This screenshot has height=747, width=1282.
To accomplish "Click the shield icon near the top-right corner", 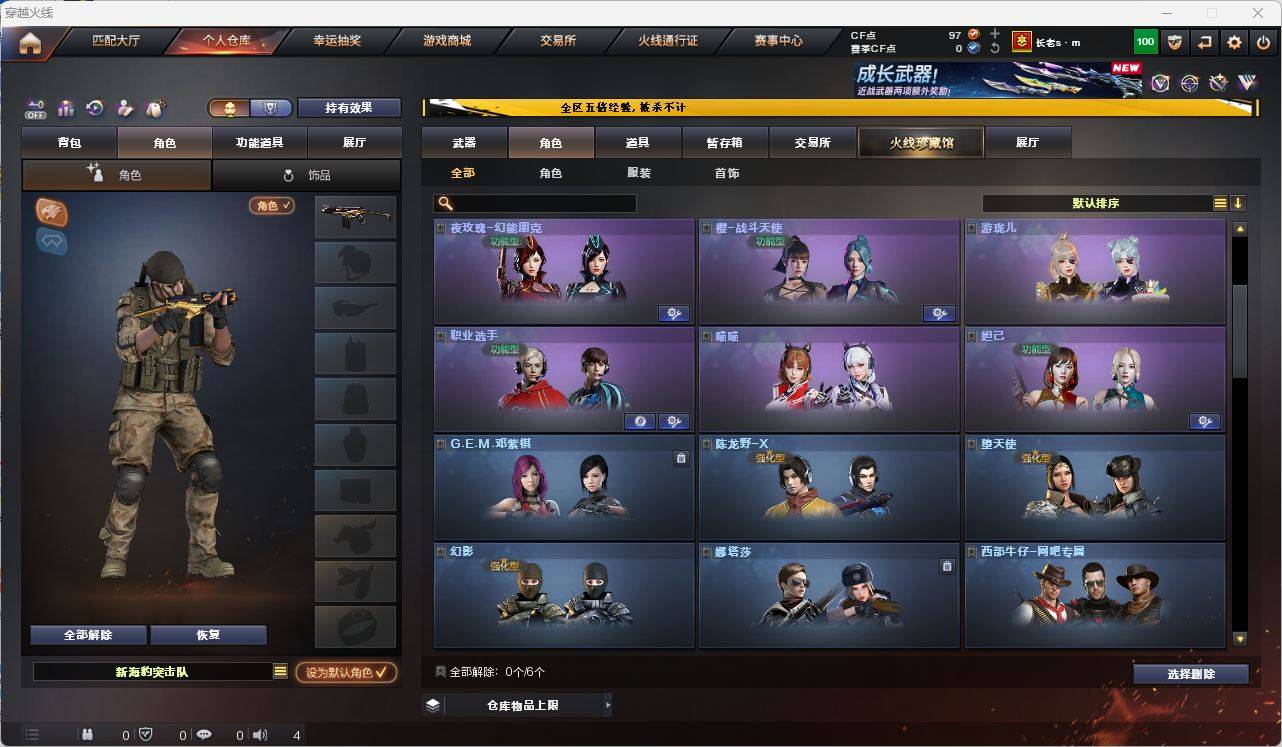I will [1174, 42].
